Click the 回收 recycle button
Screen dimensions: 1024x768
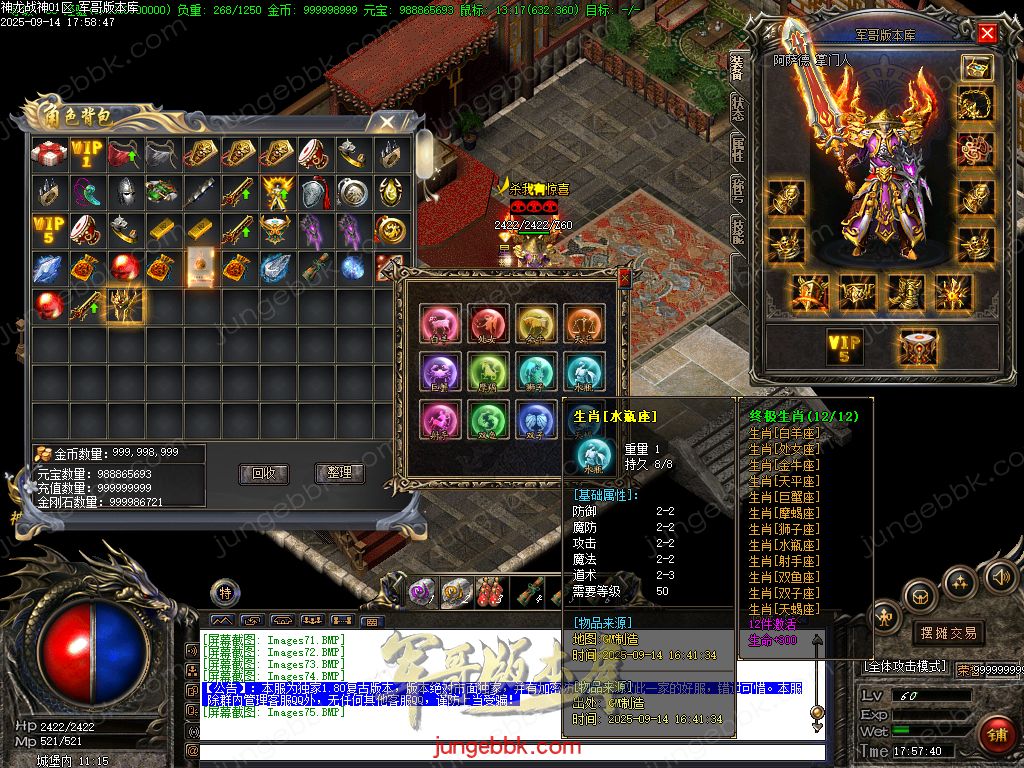click(264, 473)
